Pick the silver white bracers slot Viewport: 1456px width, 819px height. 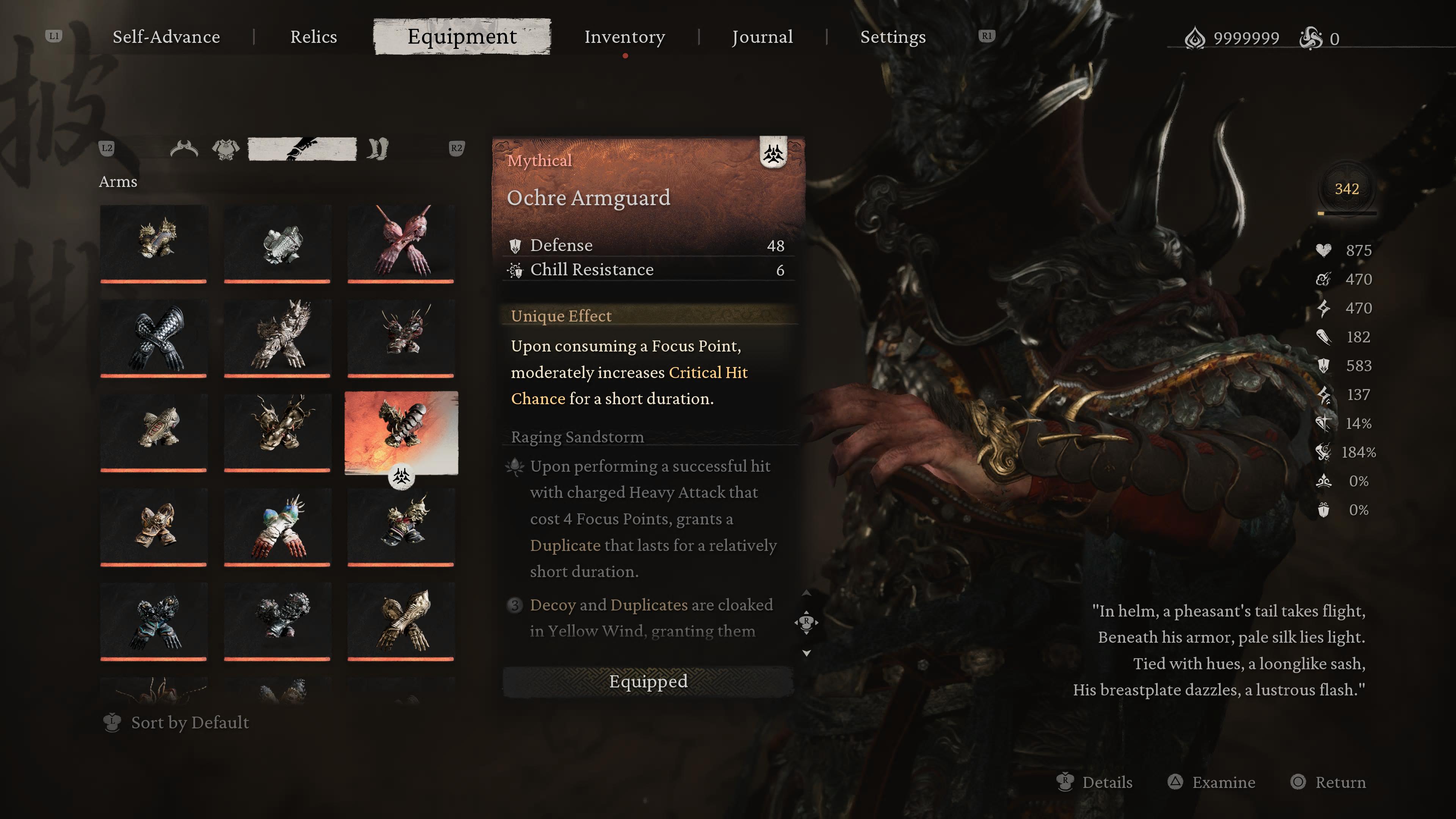(x=277, y=243)
